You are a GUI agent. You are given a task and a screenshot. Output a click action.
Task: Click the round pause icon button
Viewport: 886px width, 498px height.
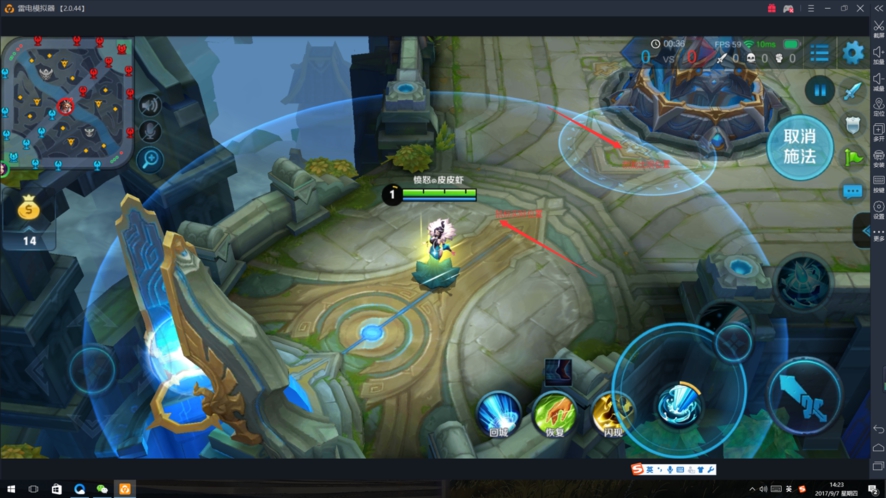(x=820, y=91)
